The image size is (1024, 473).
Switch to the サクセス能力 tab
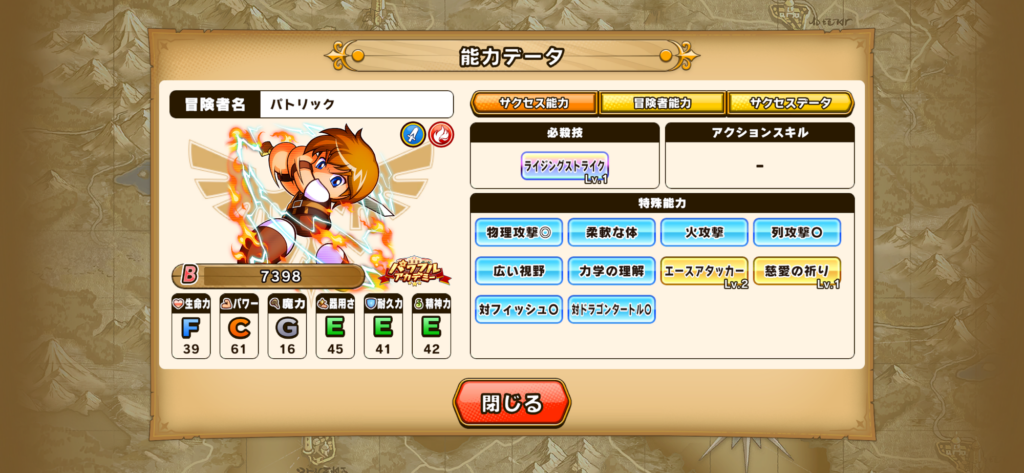(534, 103)
